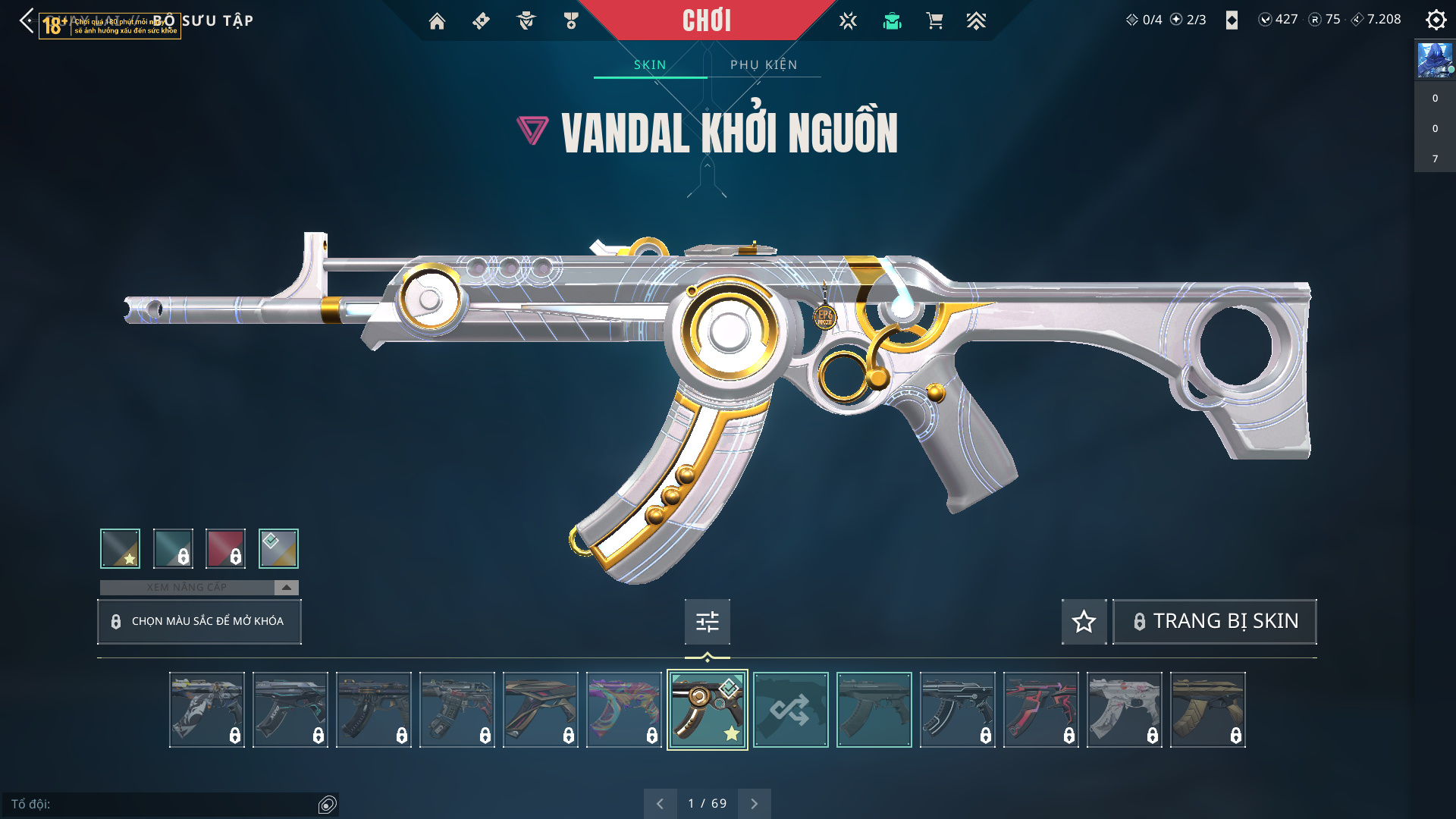Open the settings gear
Screen dimensions: 1456x819
point(1436,20)
